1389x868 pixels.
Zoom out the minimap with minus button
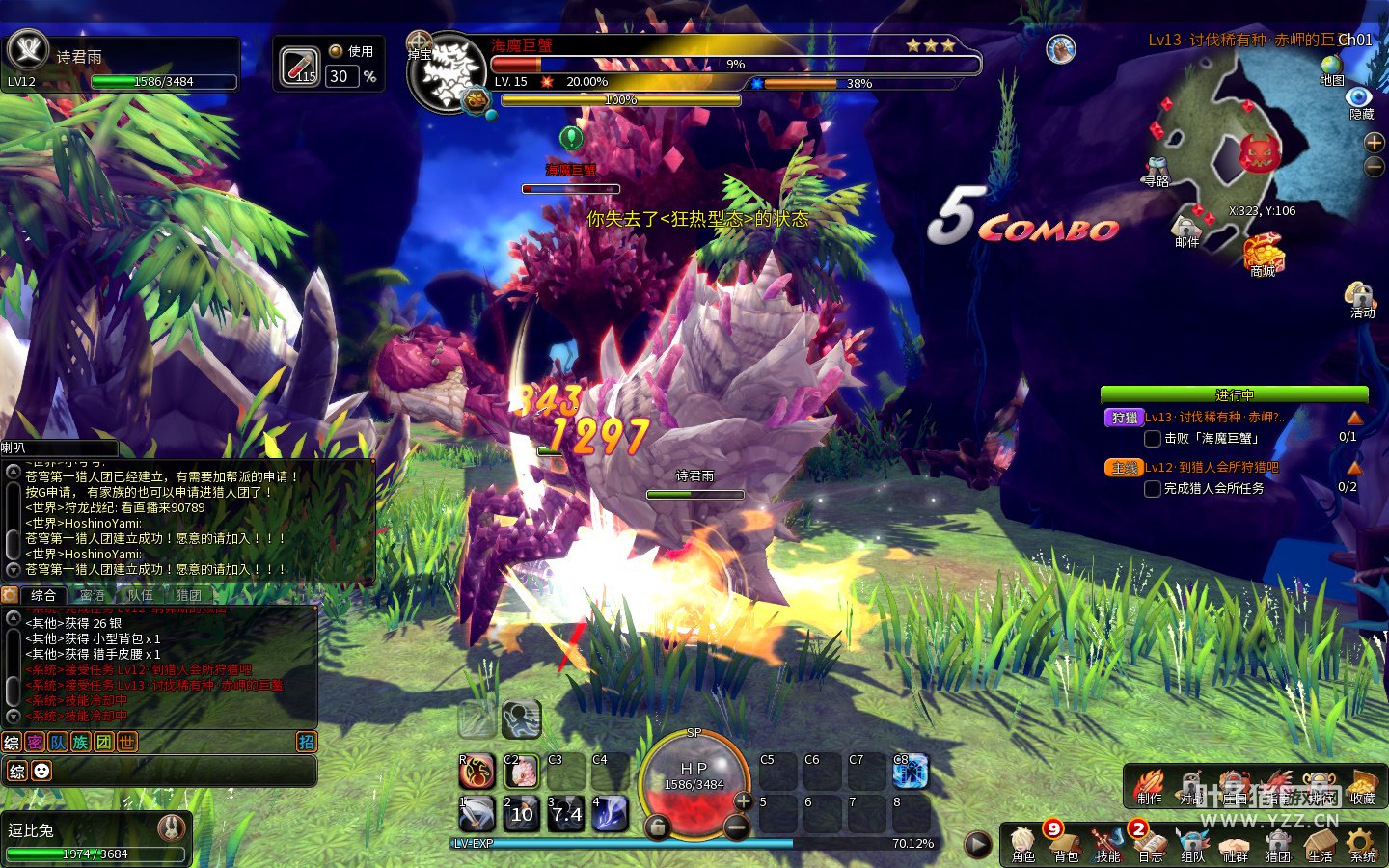point(1375,167)
